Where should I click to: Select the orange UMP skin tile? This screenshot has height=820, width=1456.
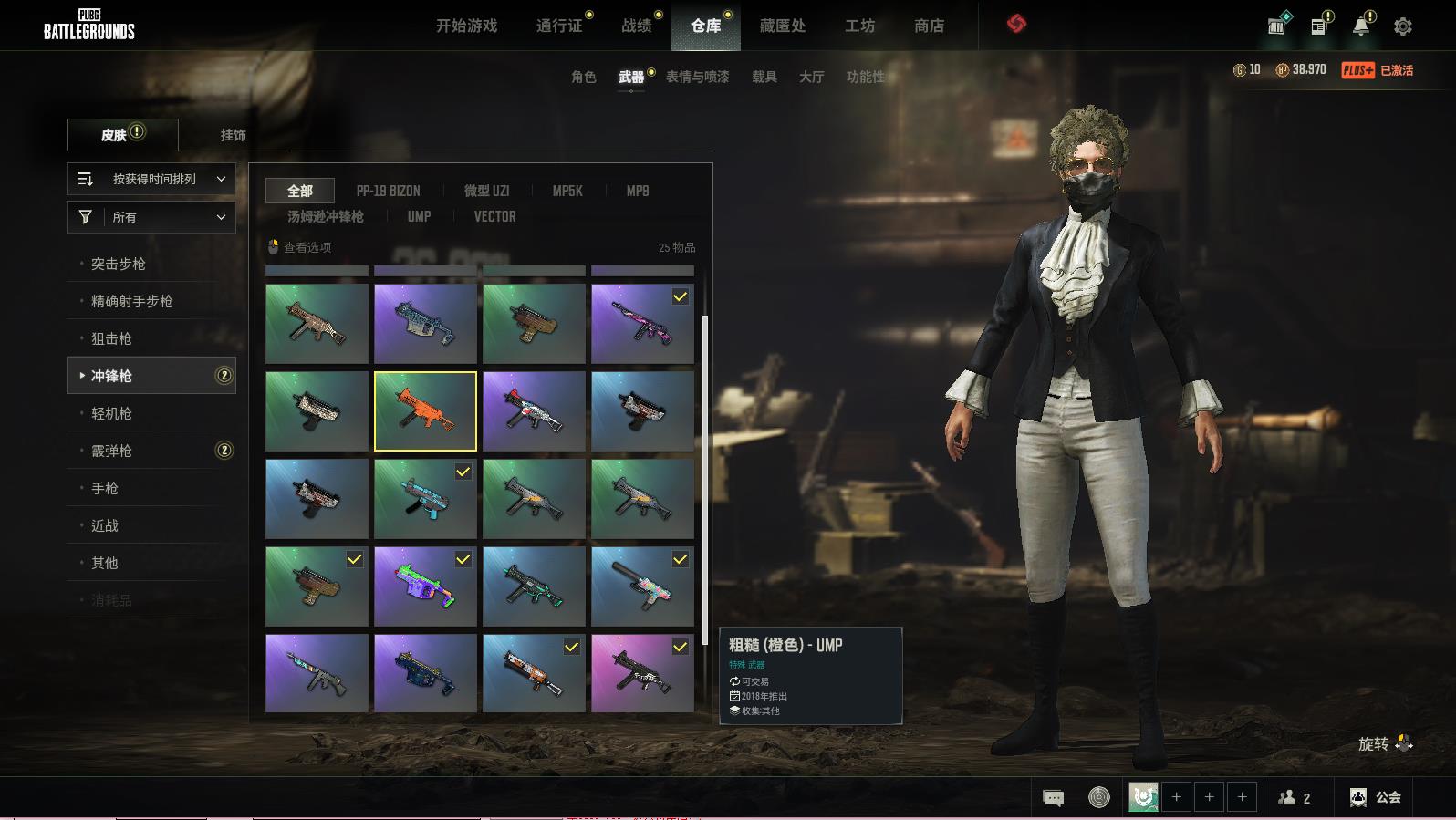425,411
